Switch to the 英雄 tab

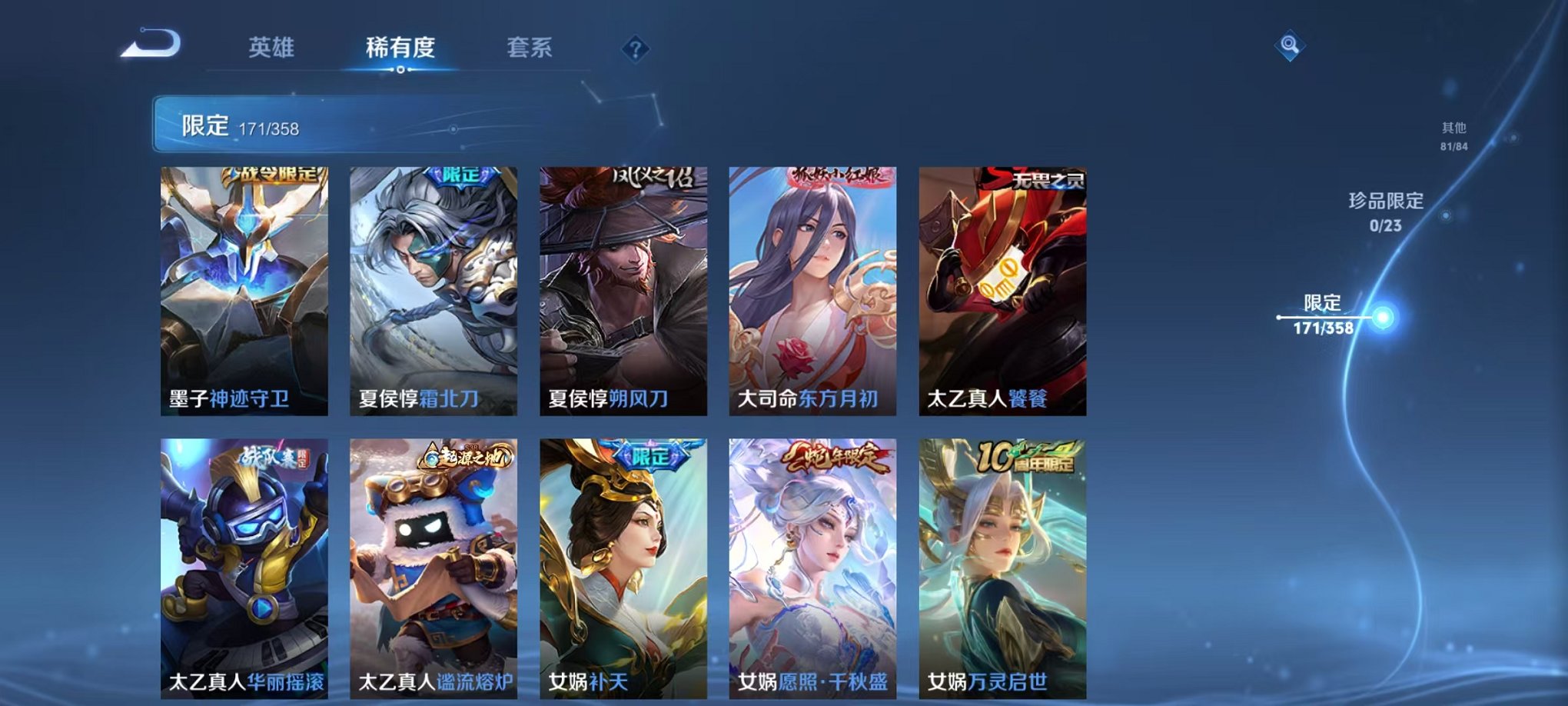click(271, 46)
